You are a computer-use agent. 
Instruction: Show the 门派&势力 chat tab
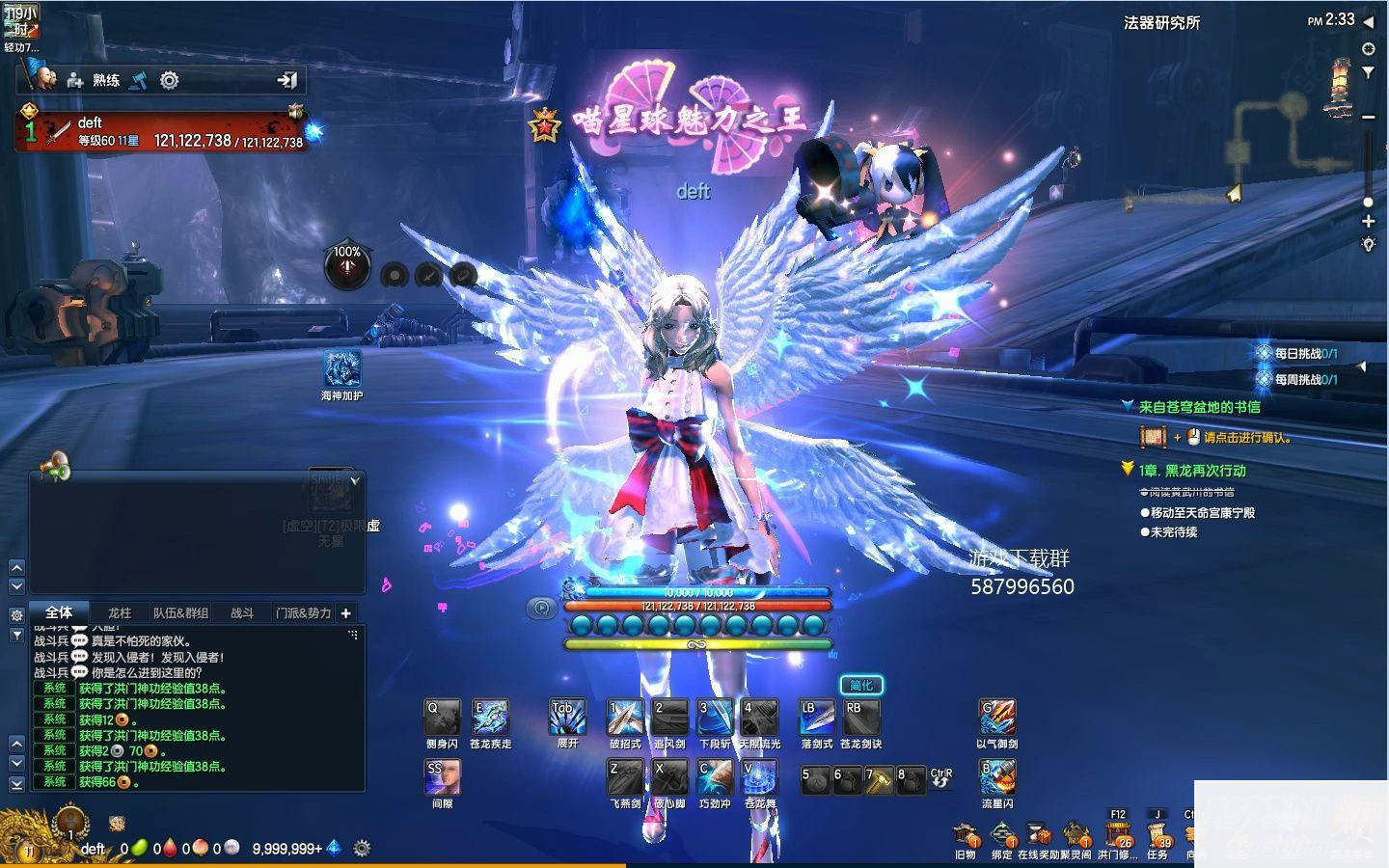click(303, 612)
